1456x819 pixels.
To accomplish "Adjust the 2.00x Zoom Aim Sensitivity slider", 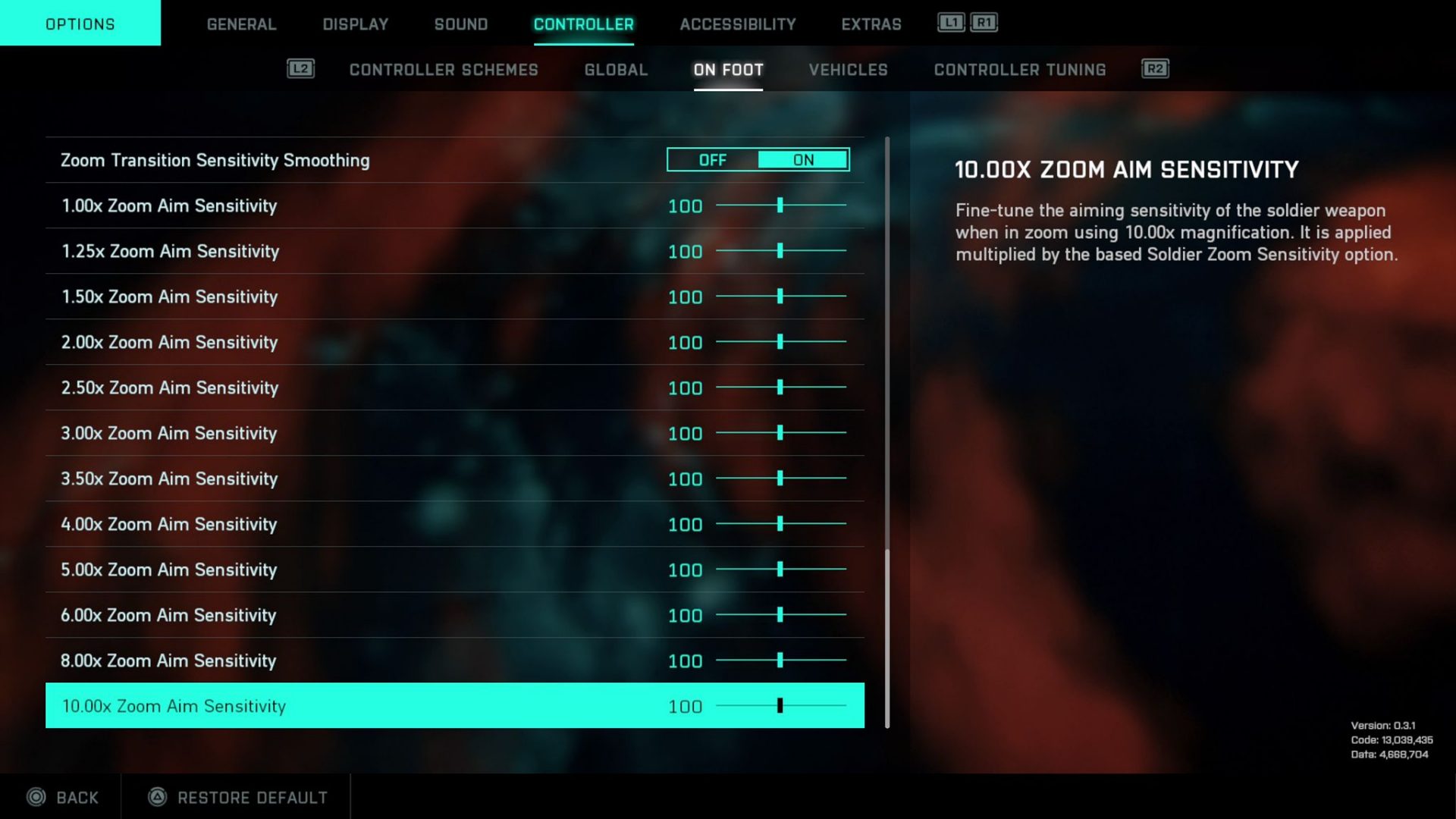I will pyautogui.click(x=780, y=342).
